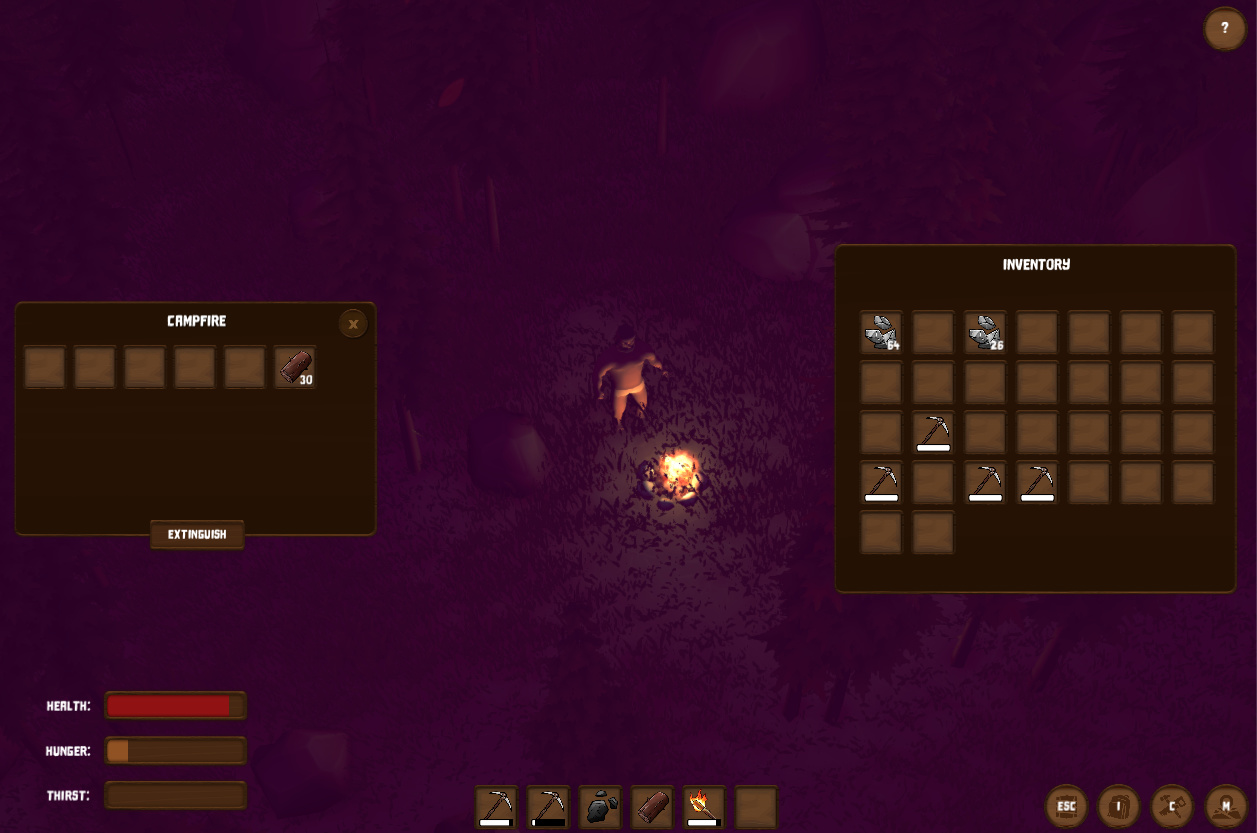Image resolution: width=1257 pixels, height=833 pixels.
Task: Select the hotbar pickaxe with depleted durability bar
Action: coord(548,807)
